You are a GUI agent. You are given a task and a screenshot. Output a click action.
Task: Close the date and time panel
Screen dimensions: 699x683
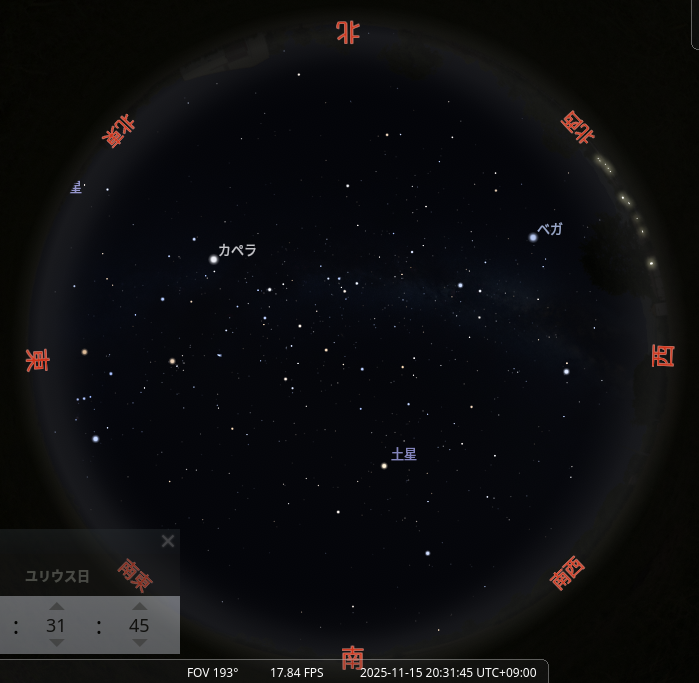[168, 541]
